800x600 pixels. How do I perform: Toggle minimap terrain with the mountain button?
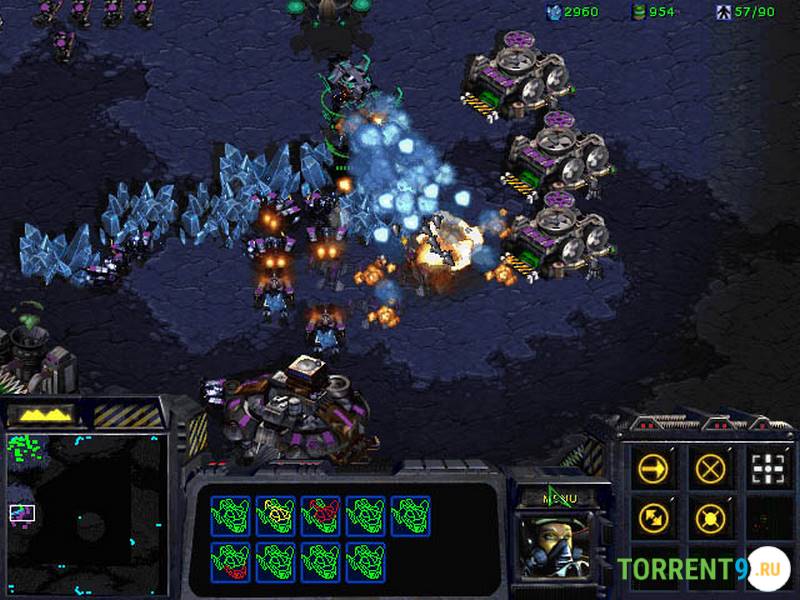50,414
